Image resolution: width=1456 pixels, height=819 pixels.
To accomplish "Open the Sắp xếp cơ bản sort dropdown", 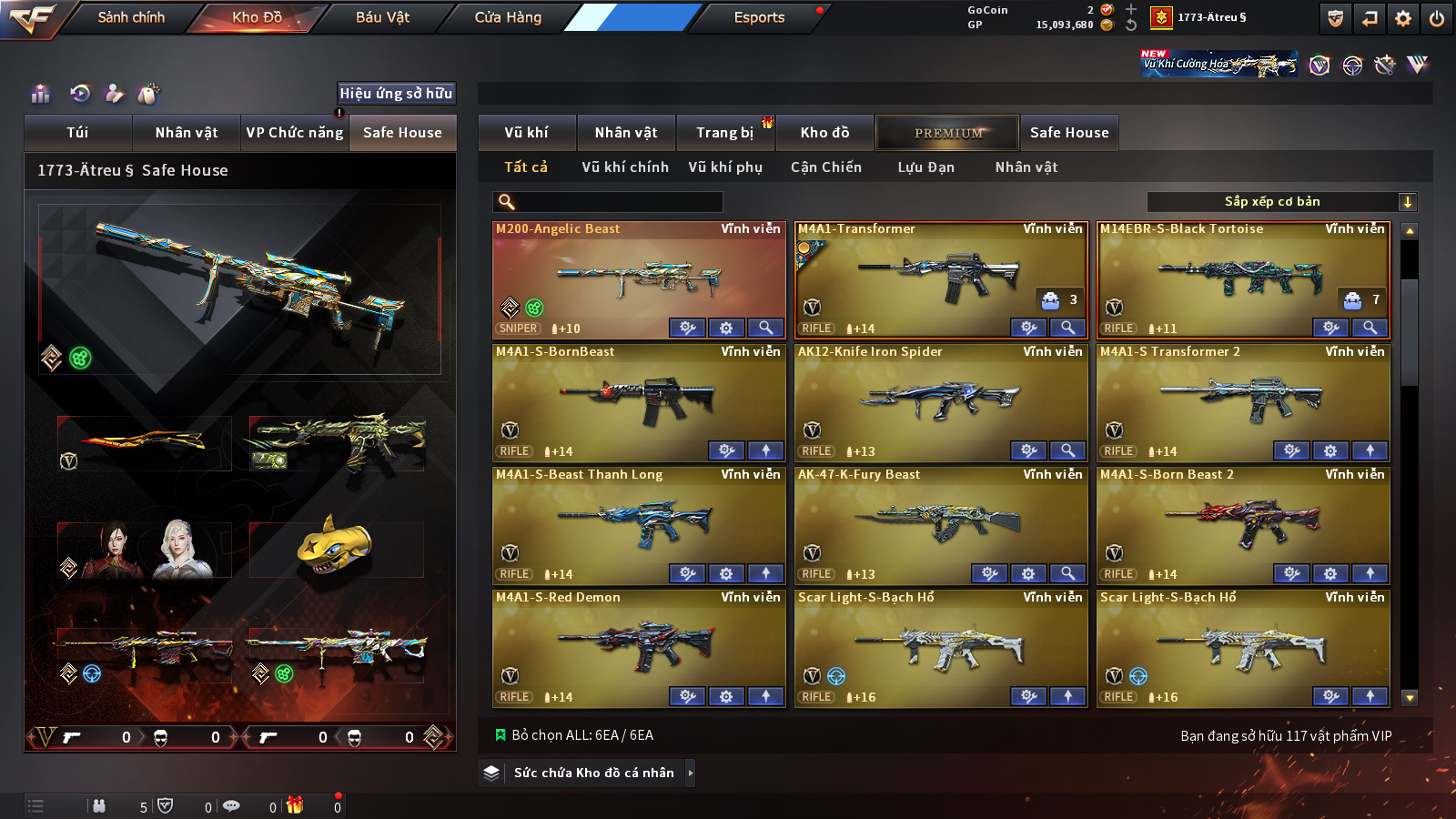I will coord(1281,202).
